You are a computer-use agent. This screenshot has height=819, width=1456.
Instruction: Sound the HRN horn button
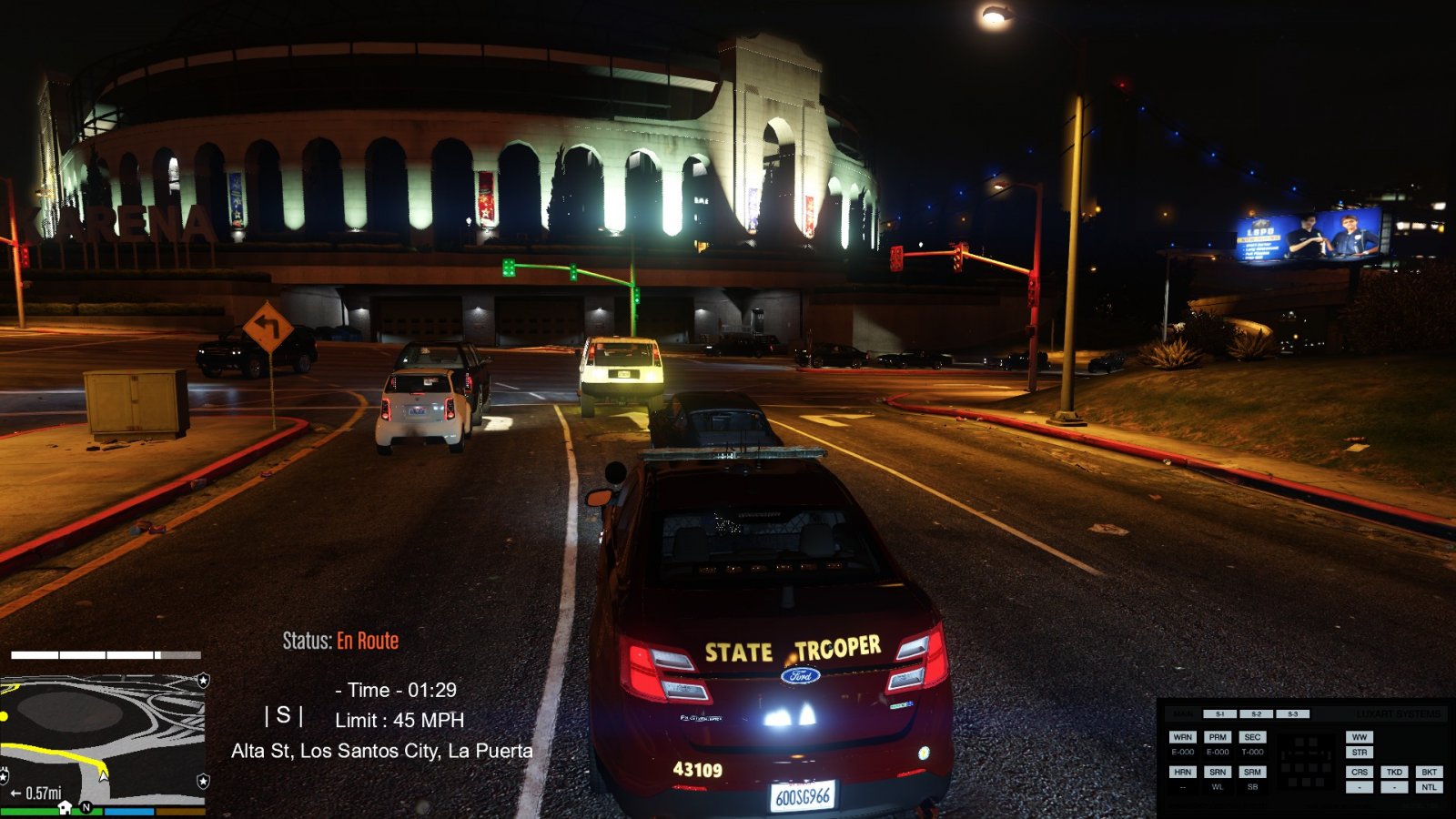pos(1182,772)
